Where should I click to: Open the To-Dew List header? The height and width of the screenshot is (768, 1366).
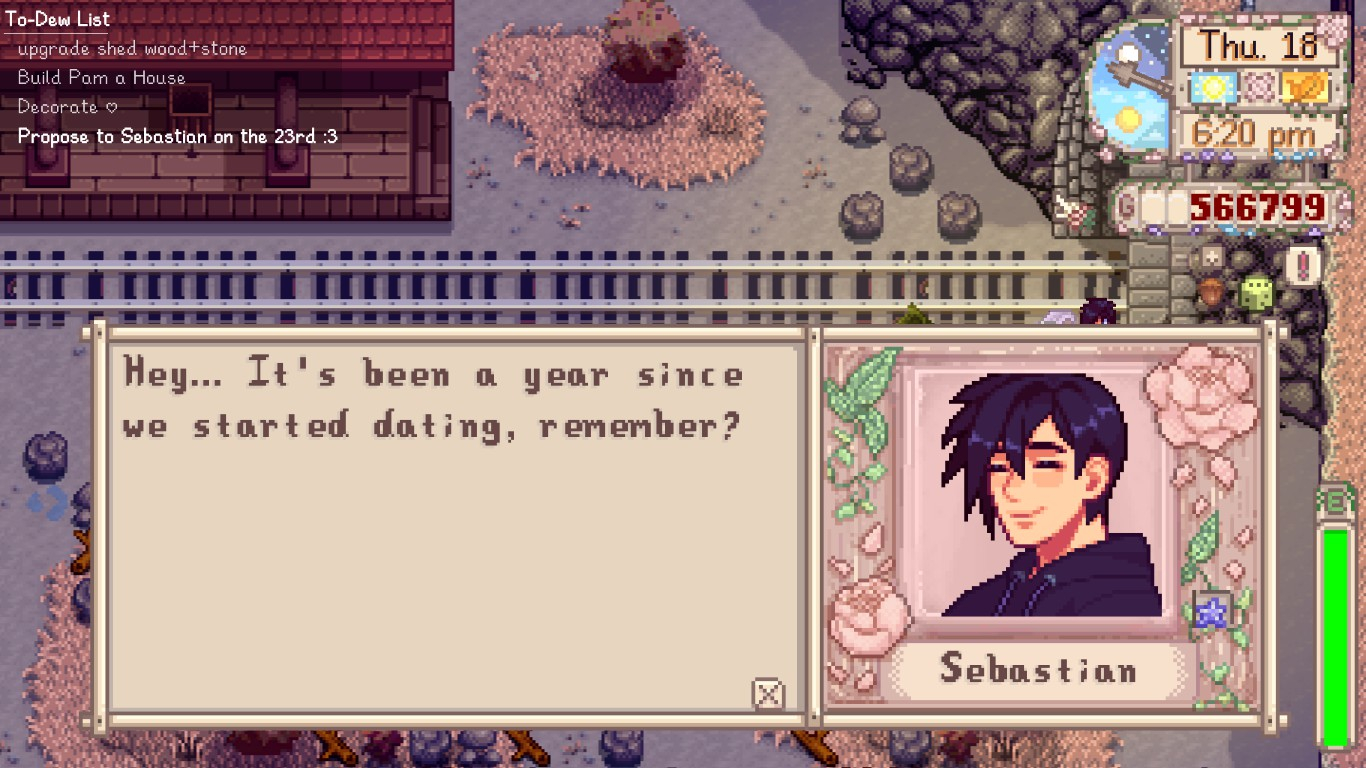click(58, 19)
